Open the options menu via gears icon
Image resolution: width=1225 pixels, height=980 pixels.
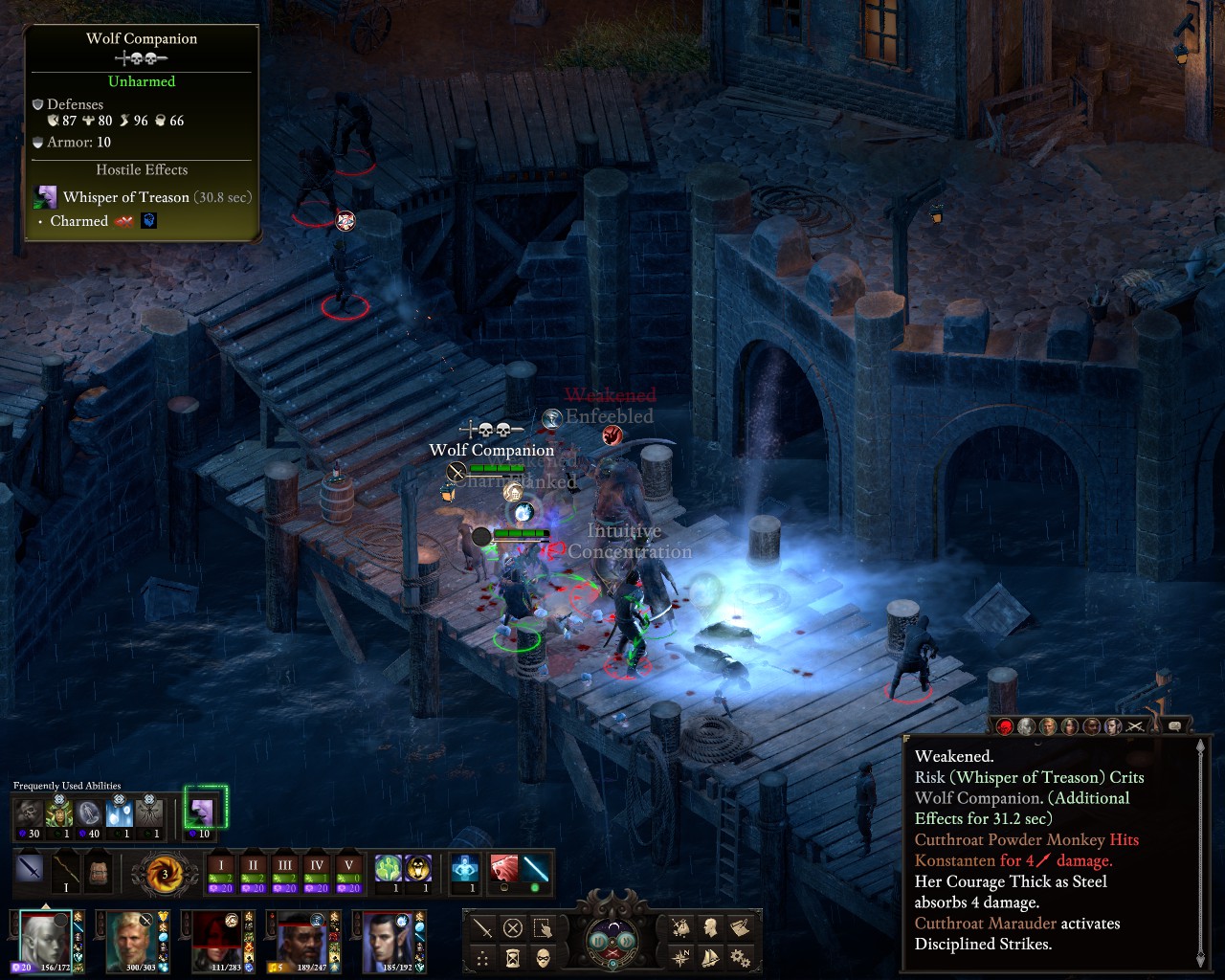739,957
